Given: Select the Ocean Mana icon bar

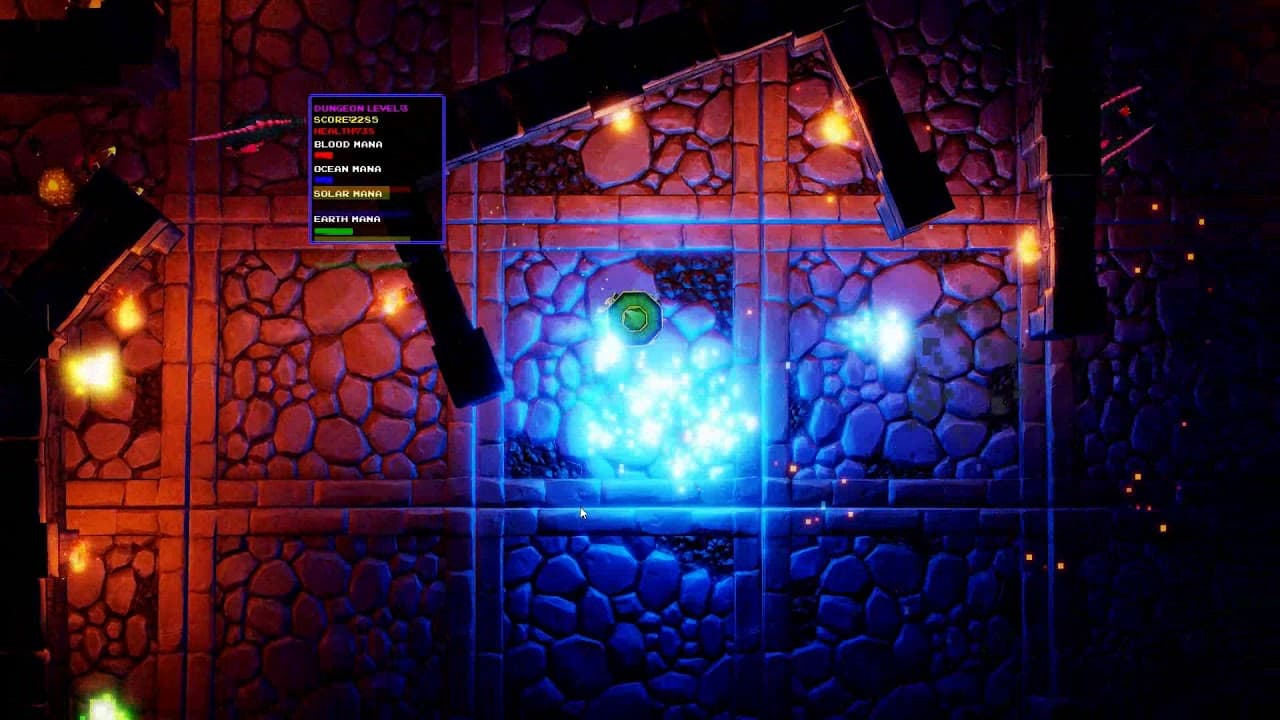Looking at the screenshot, I should pos(324,181).
